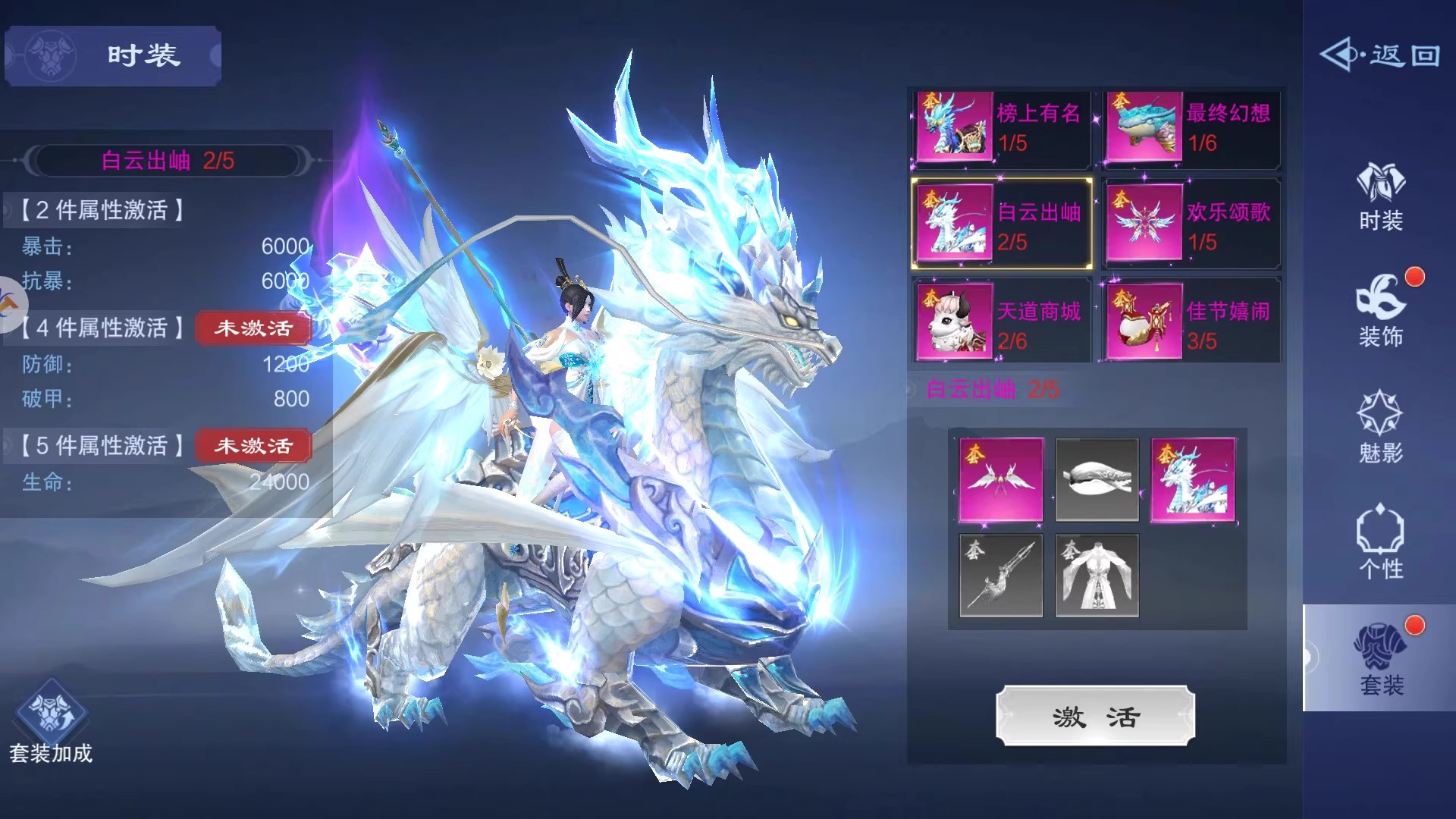Screen dimensions: 1456x819
Task: Choose the 榜上有名 1/5 set
Action: (x=1001, y=127)
